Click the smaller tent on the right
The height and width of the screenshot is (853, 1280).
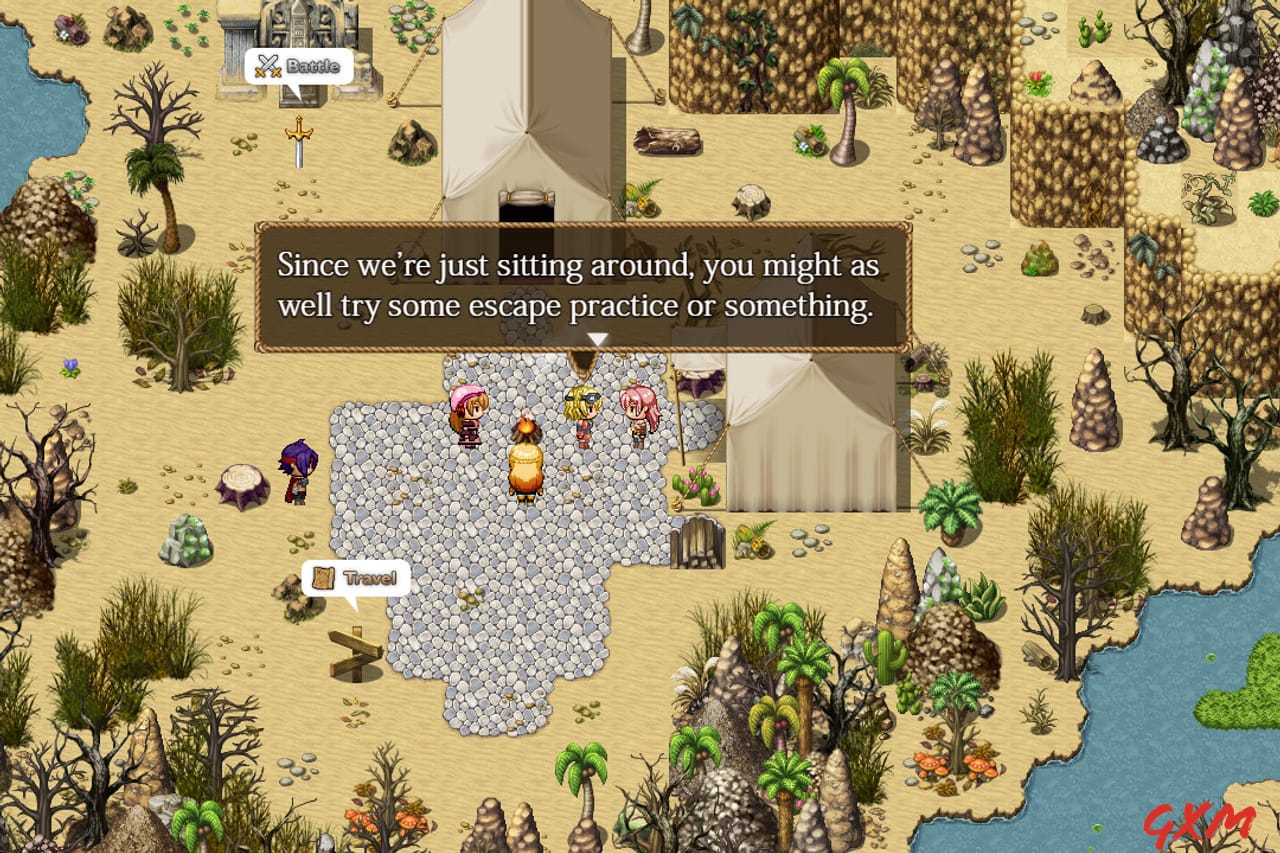pyautogui.click(x=810, y=430)
